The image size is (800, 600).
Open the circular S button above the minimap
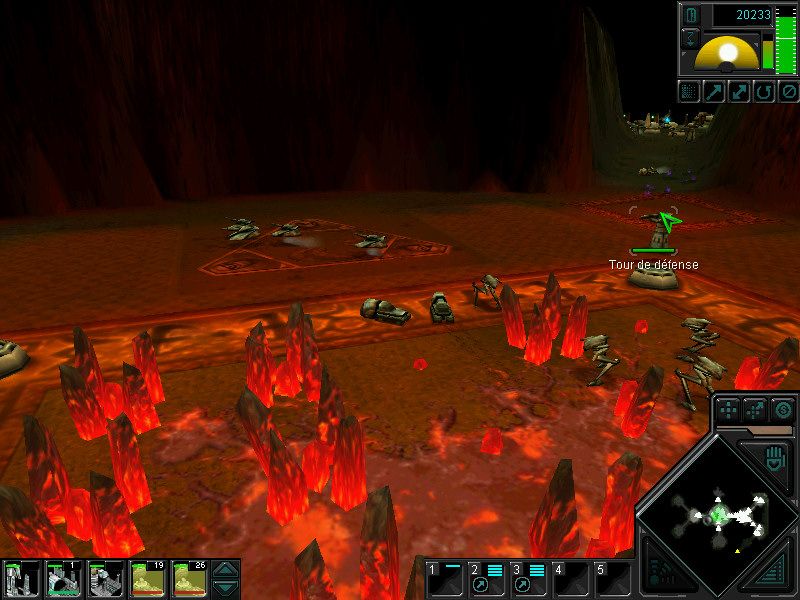[782, 408]
